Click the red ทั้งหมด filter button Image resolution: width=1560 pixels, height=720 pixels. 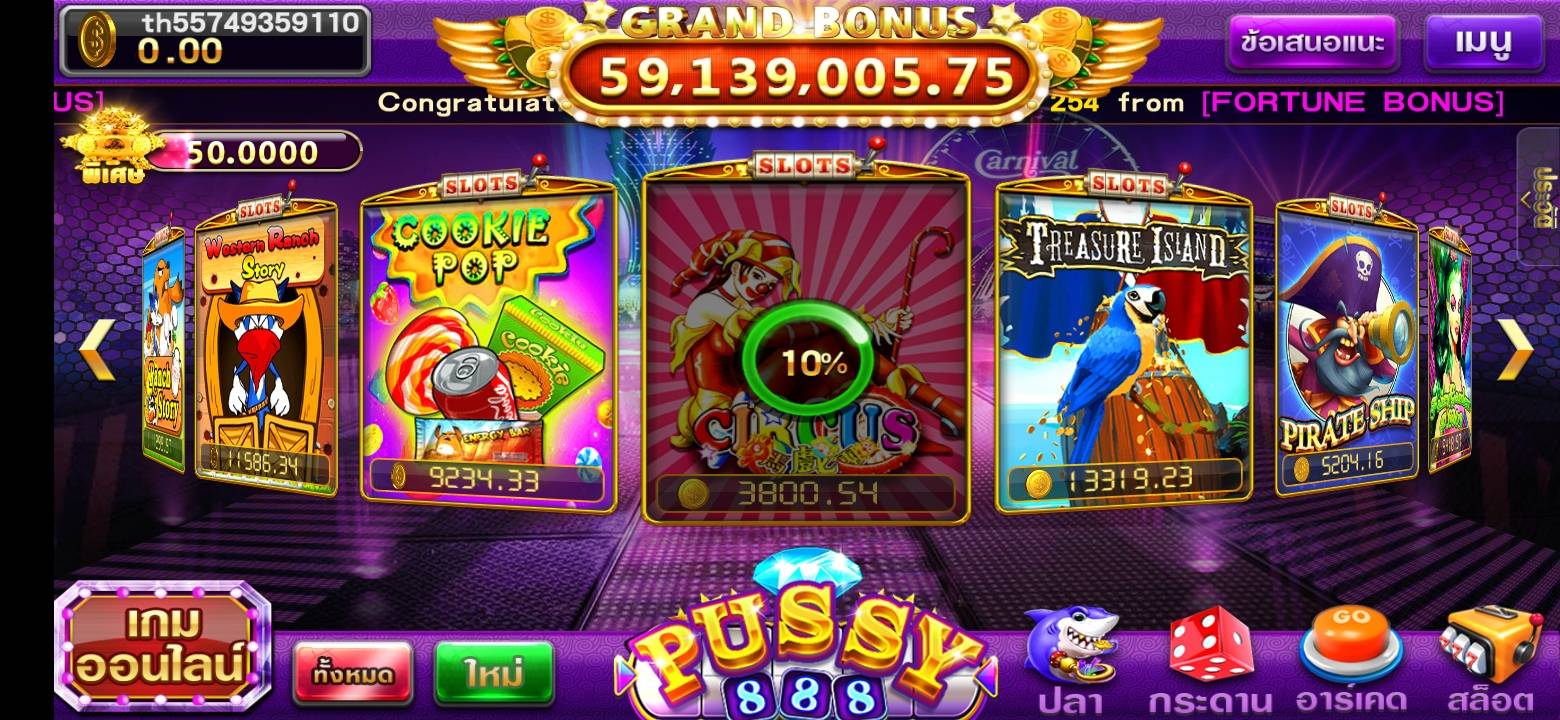(x=352, y=673)
